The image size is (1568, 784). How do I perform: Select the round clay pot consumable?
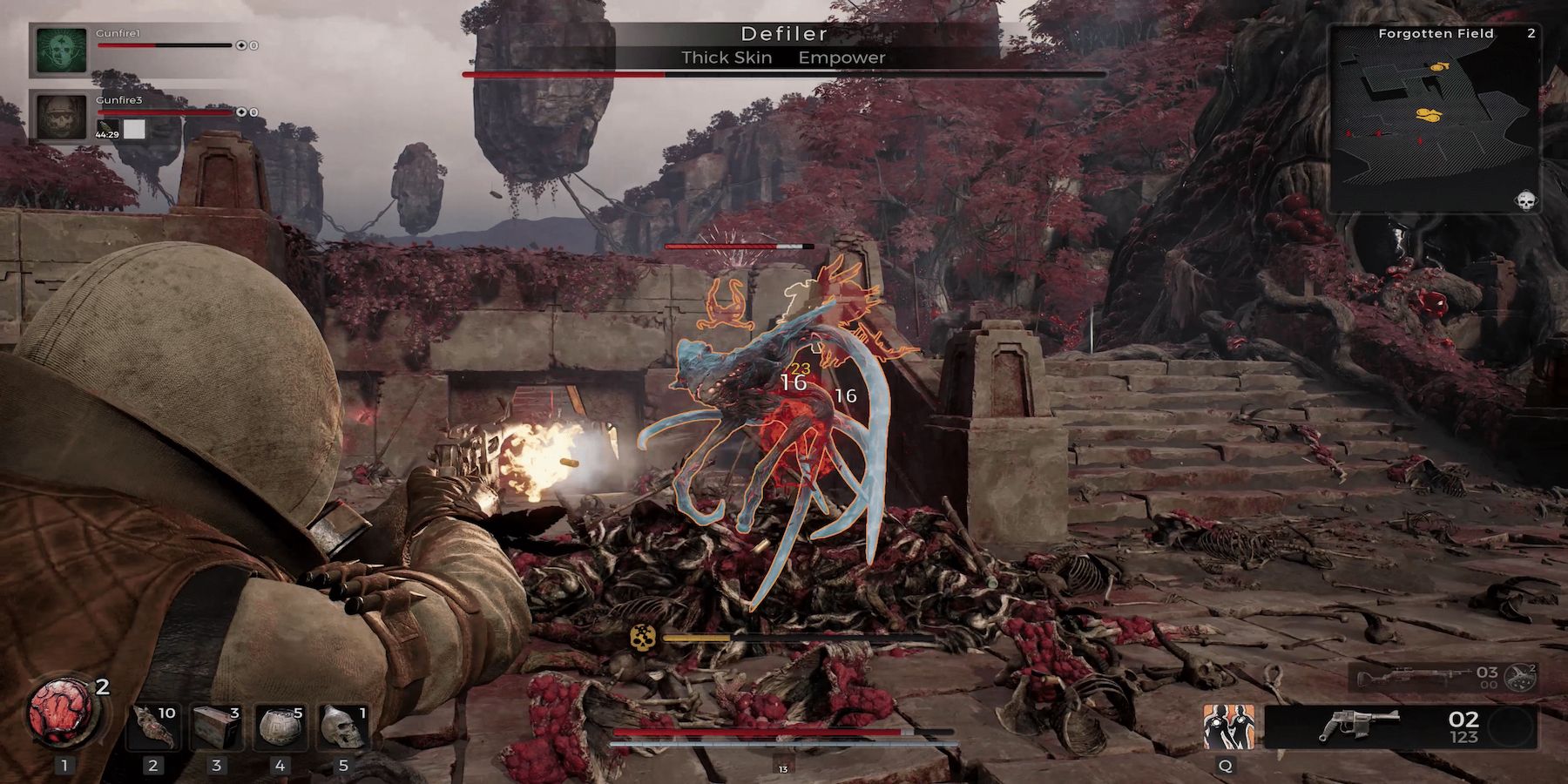[x=280, y=727]
